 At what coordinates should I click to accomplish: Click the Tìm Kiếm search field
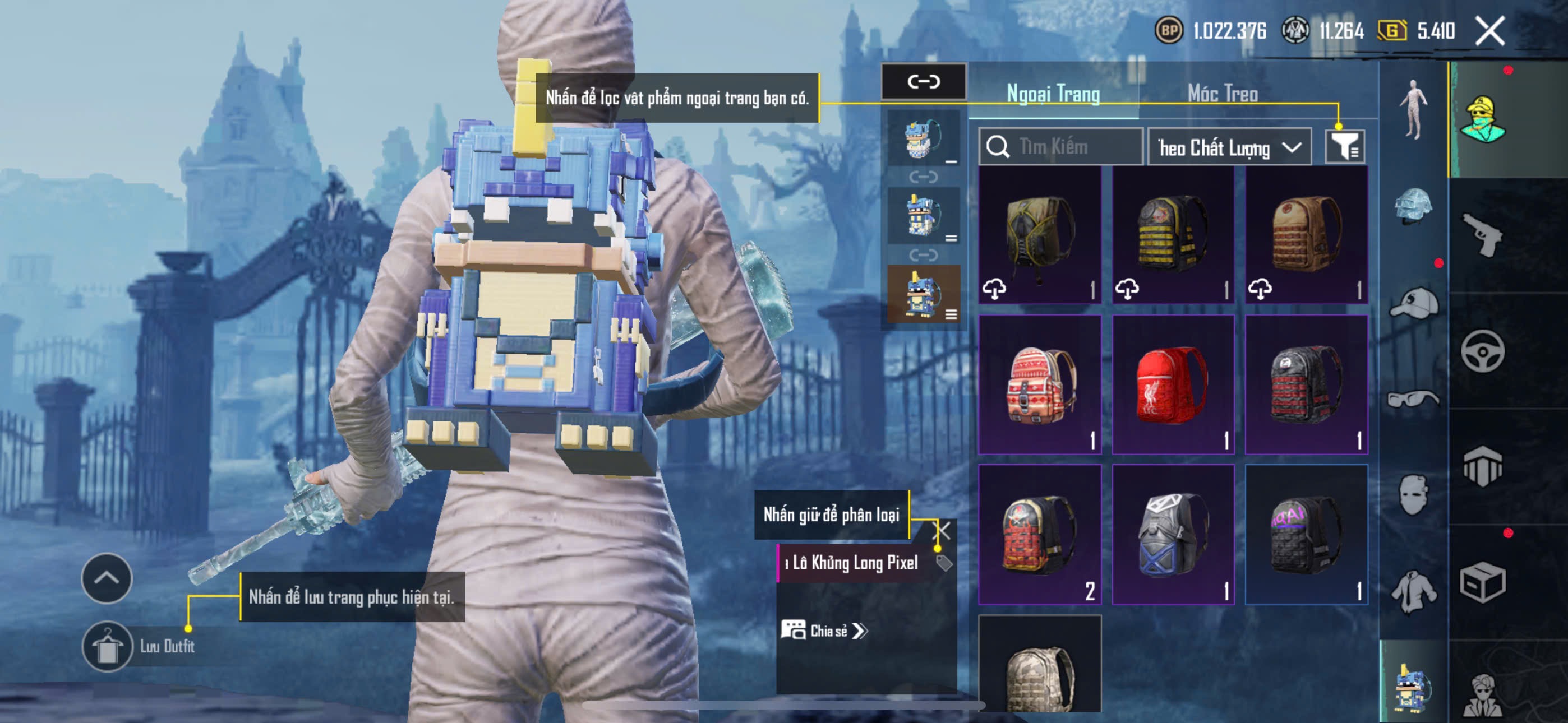click(x=1061, y=147)
